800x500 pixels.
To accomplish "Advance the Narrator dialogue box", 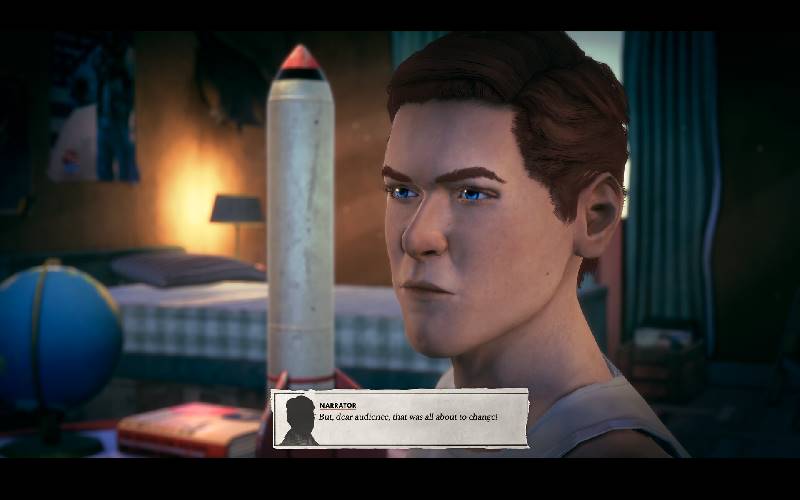I will [400, 418].
